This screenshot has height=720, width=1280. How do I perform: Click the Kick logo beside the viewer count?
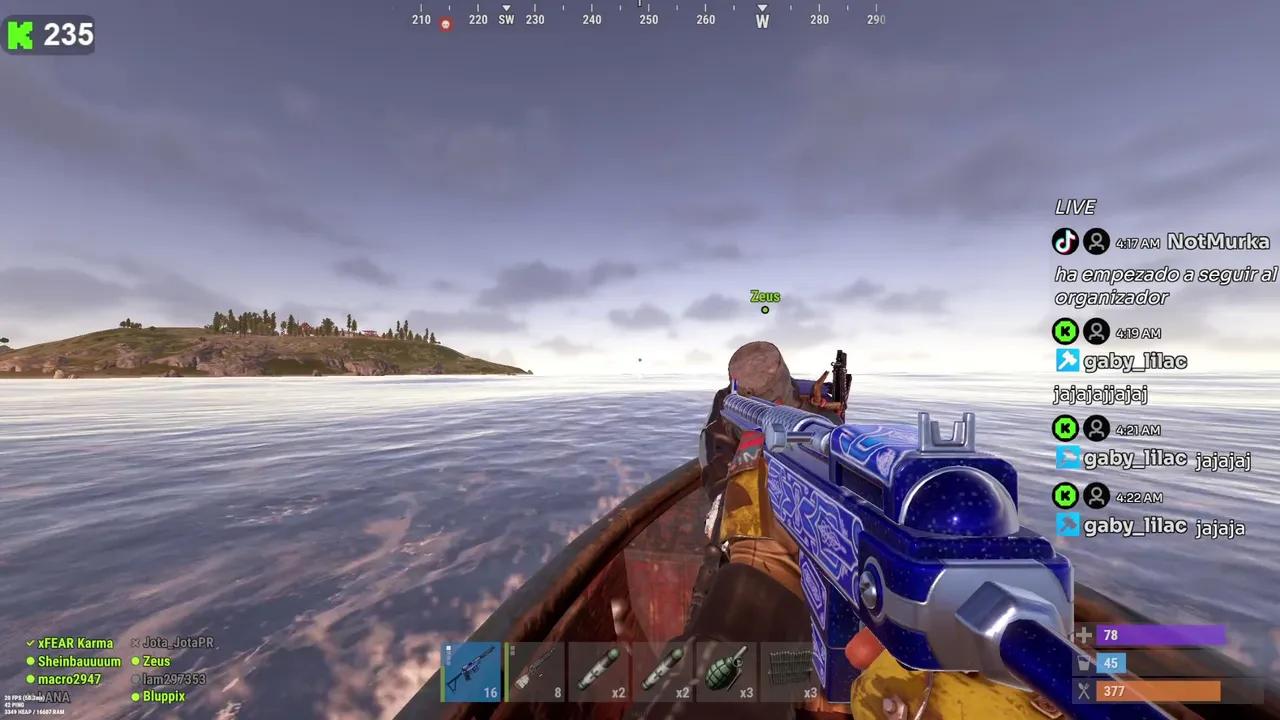tap(19, 35)
